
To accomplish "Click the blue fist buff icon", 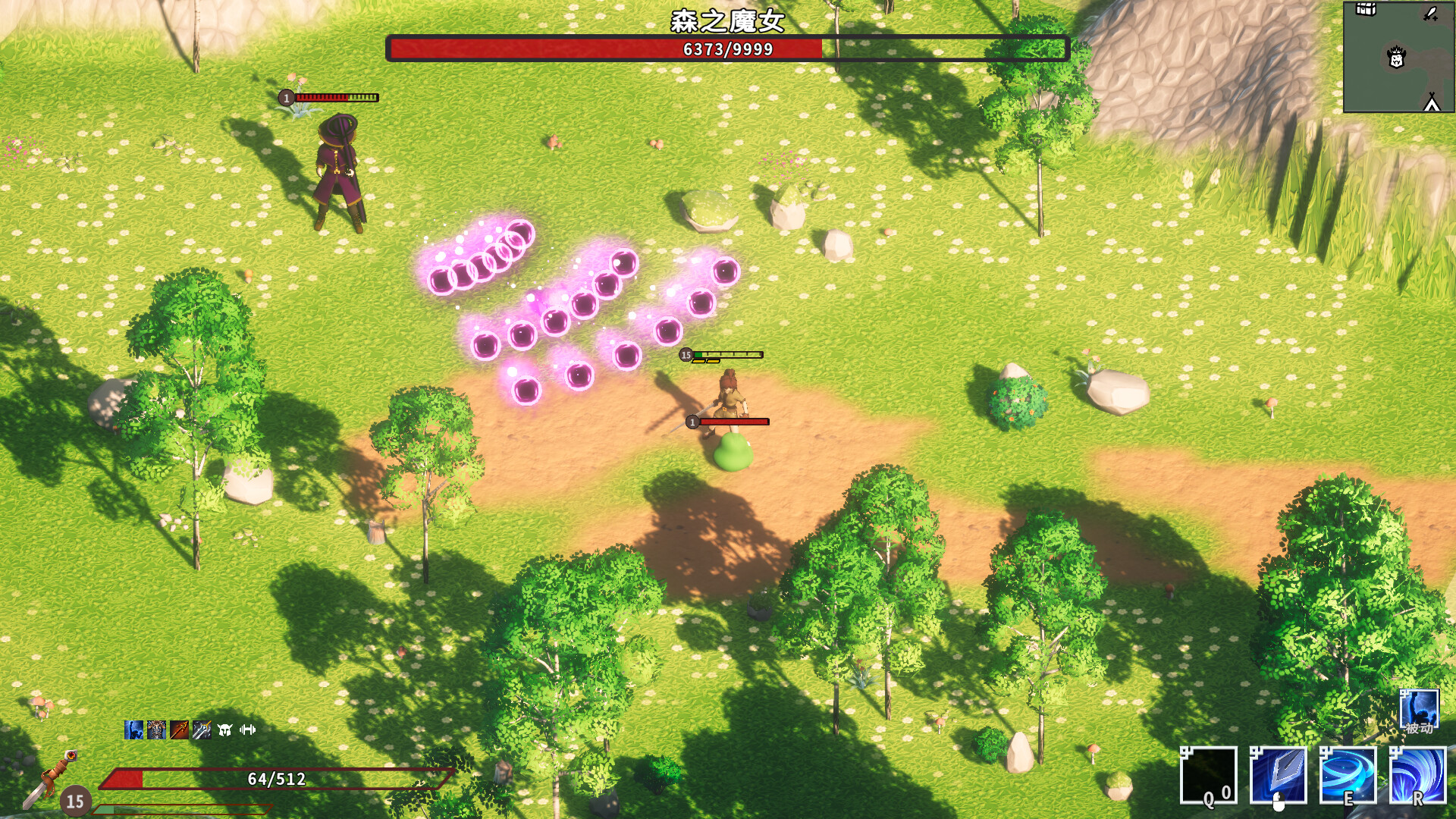I will (133, 730).
